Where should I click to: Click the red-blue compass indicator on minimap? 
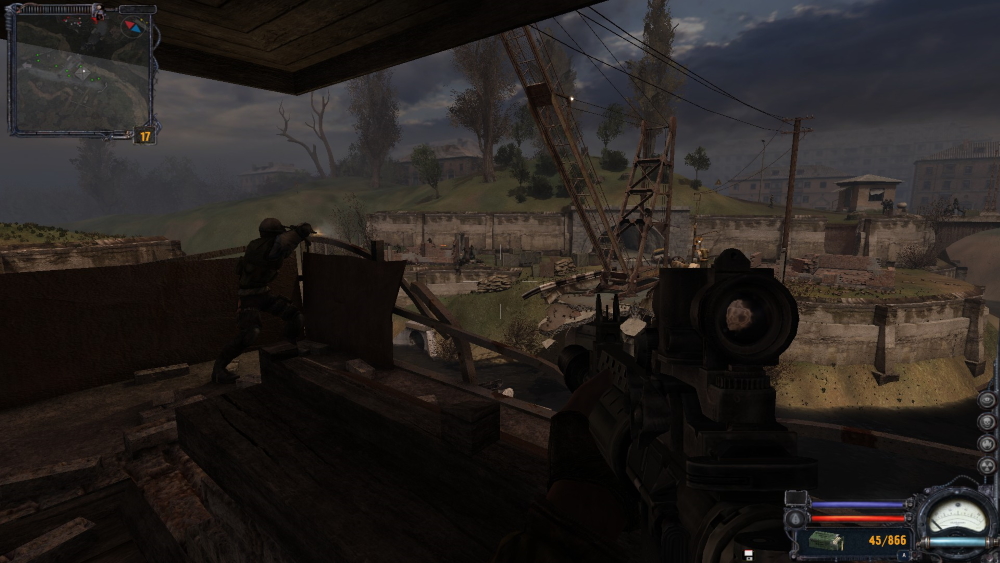point(134,26)
